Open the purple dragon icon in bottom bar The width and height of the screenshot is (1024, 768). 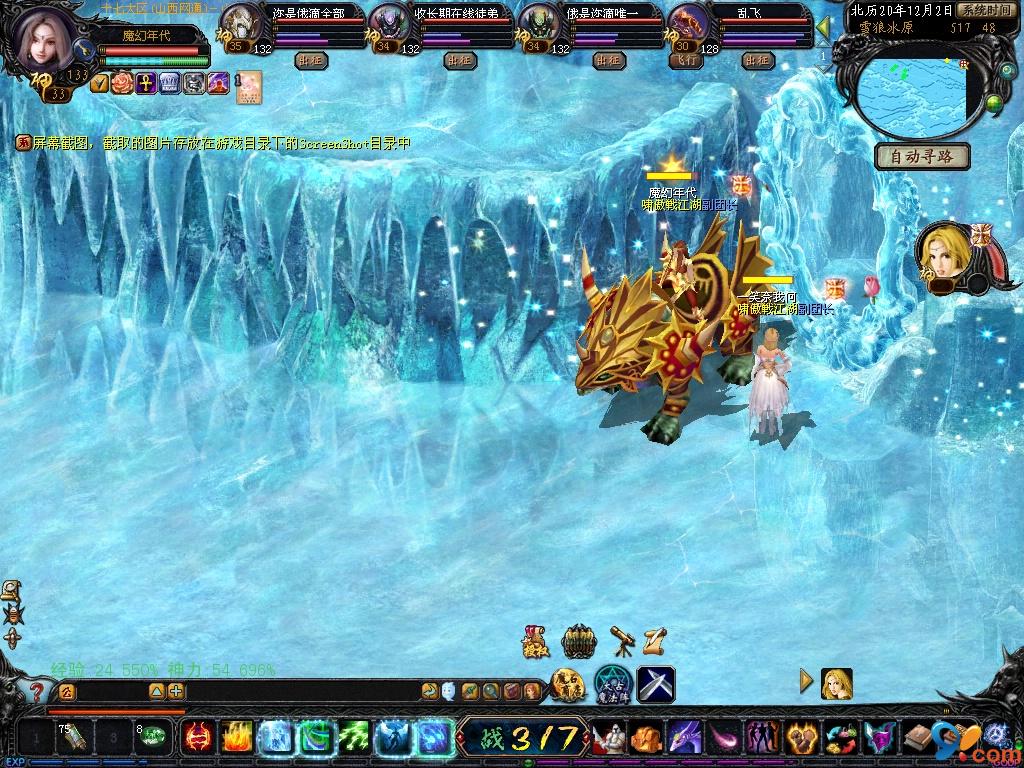click(x=685, y=739)
